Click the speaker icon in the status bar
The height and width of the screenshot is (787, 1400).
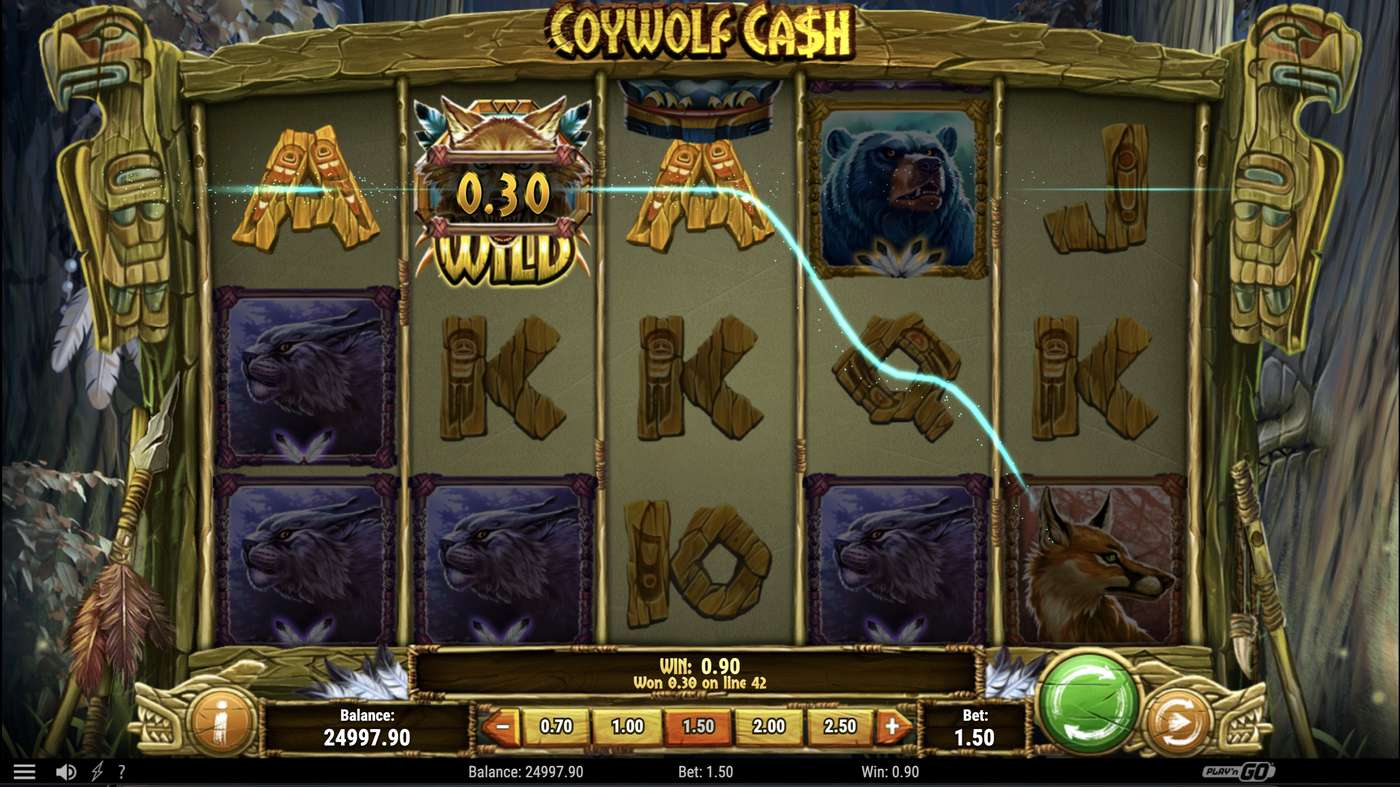click(66, 771)
